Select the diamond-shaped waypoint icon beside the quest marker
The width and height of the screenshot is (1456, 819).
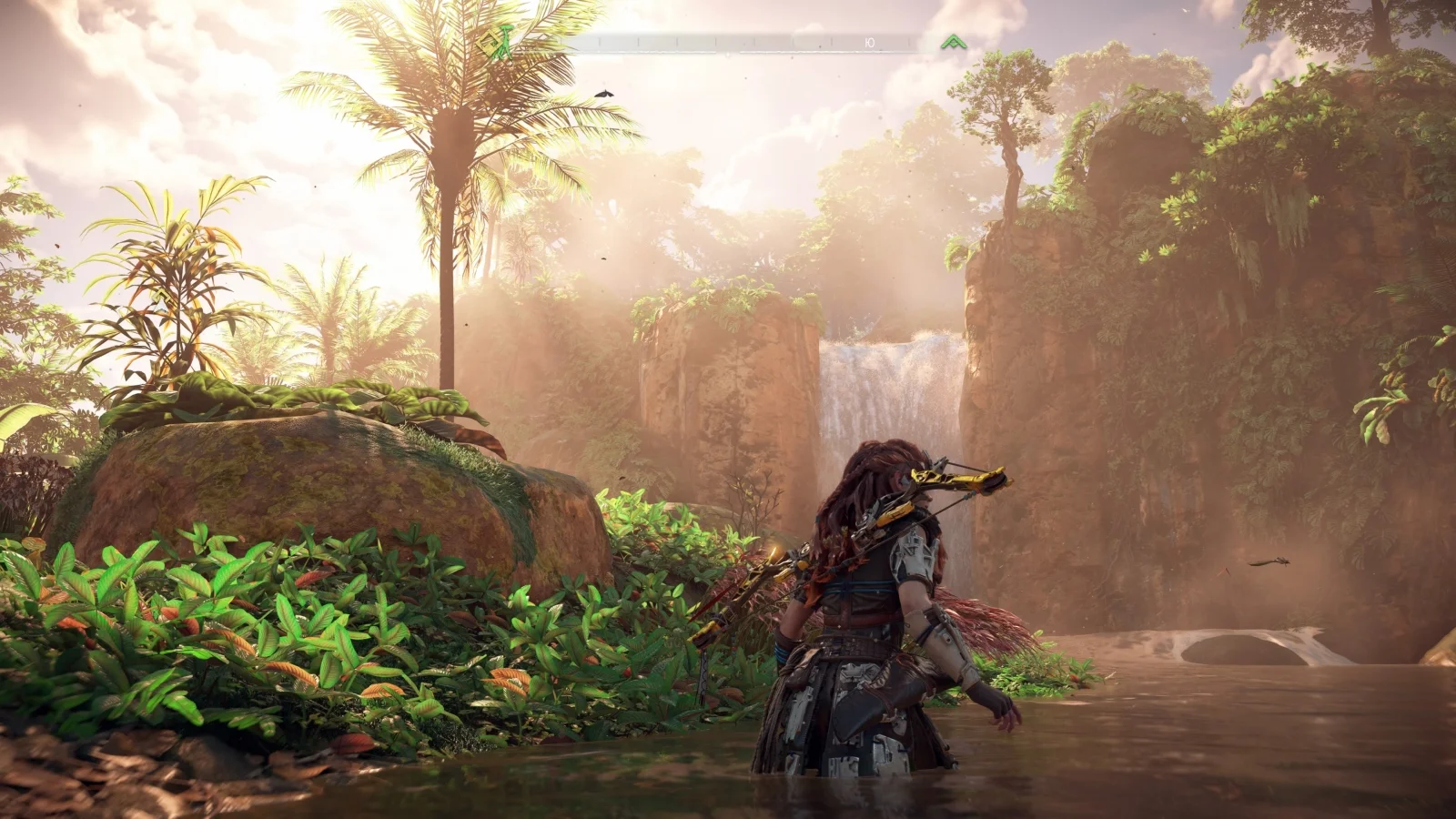pos(489,42)
